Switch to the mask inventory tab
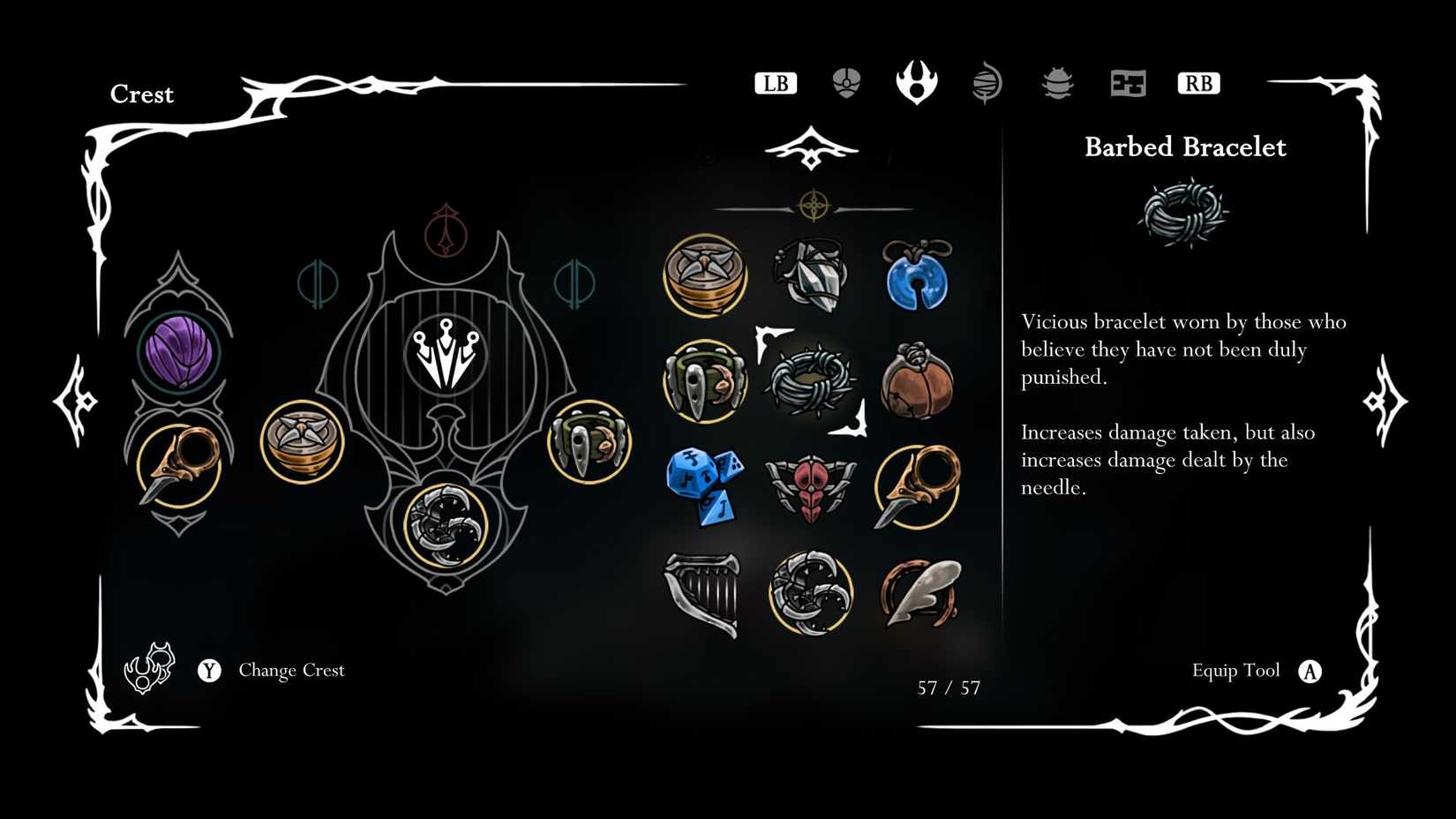1456x819 pixels. (845, 82)
